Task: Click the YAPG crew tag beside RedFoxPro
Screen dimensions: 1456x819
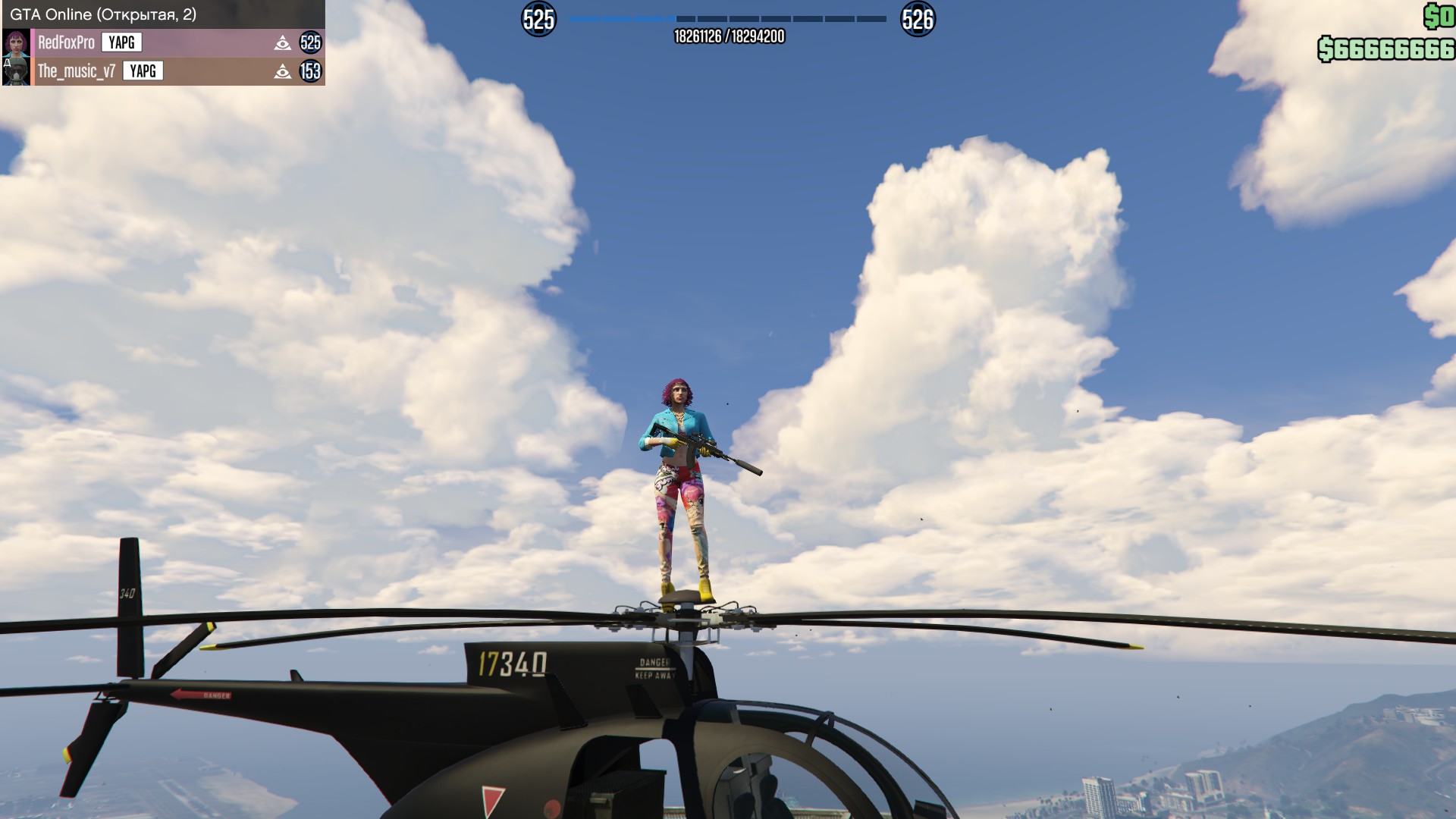Action: 121,42
